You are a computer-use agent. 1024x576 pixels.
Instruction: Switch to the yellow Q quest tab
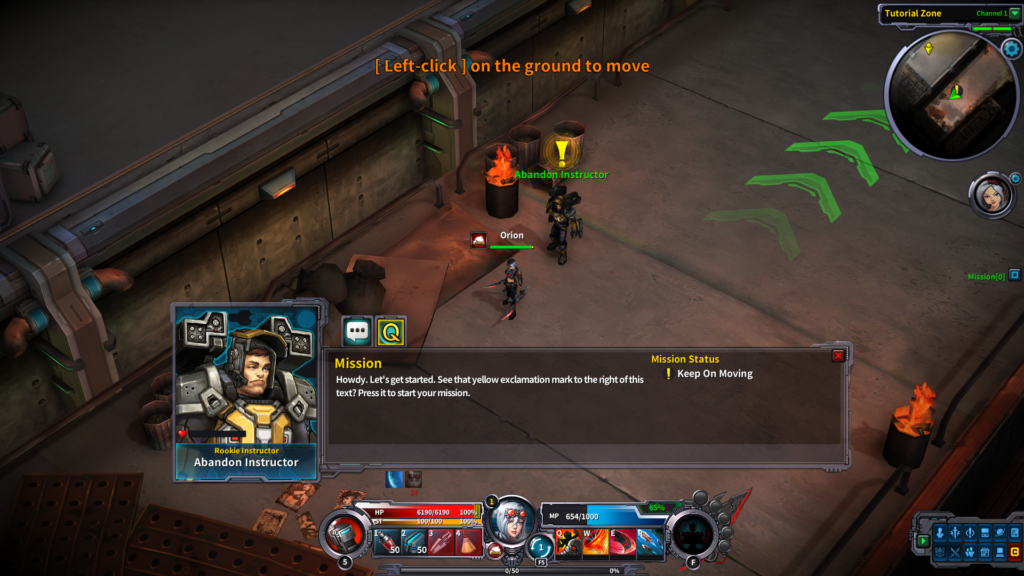pos(391,331)
